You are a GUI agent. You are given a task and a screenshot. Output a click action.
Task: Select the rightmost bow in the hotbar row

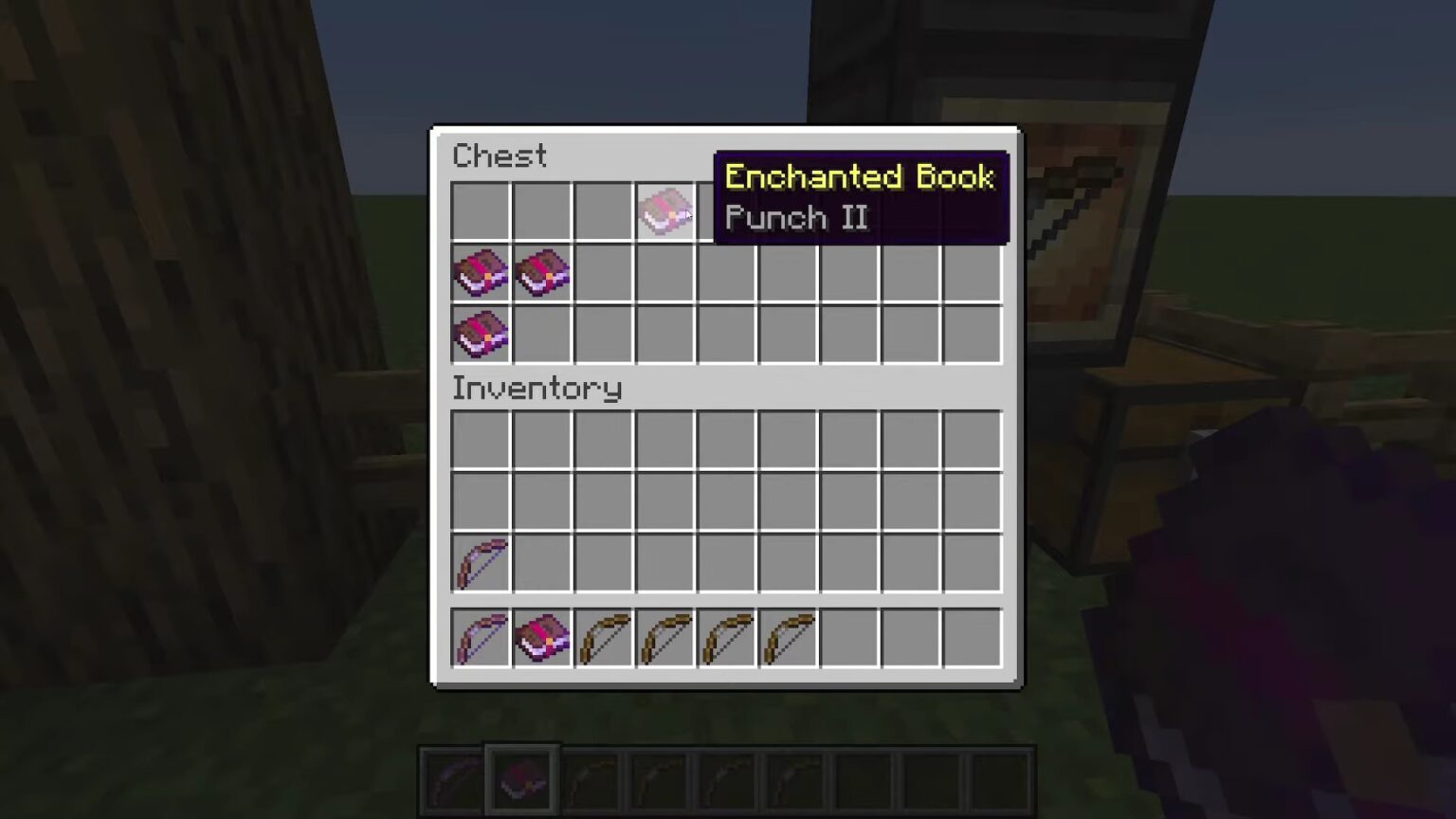(788, 637)
